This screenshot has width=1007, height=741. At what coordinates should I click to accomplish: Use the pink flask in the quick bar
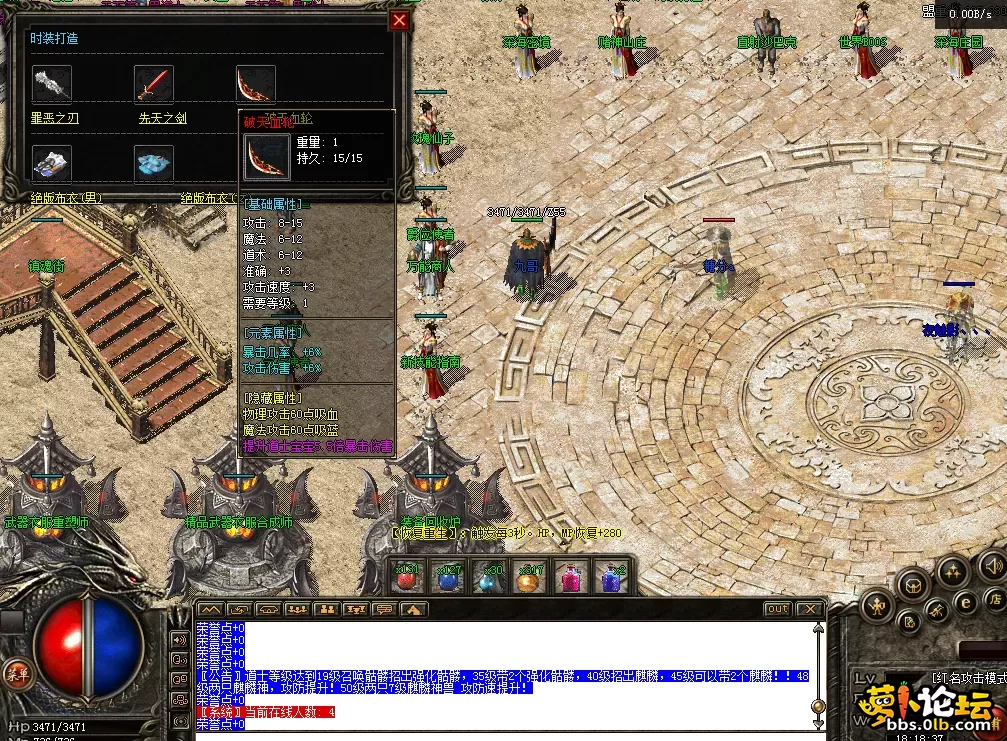(x=570, y=578)
